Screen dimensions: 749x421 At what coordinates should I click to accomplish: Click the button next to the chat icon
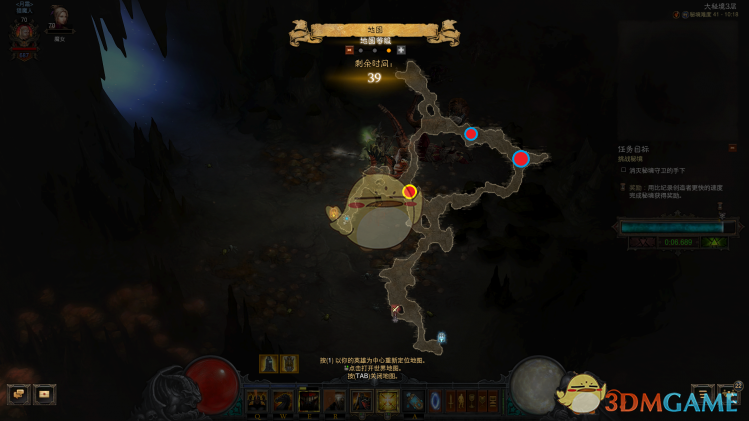44,394
